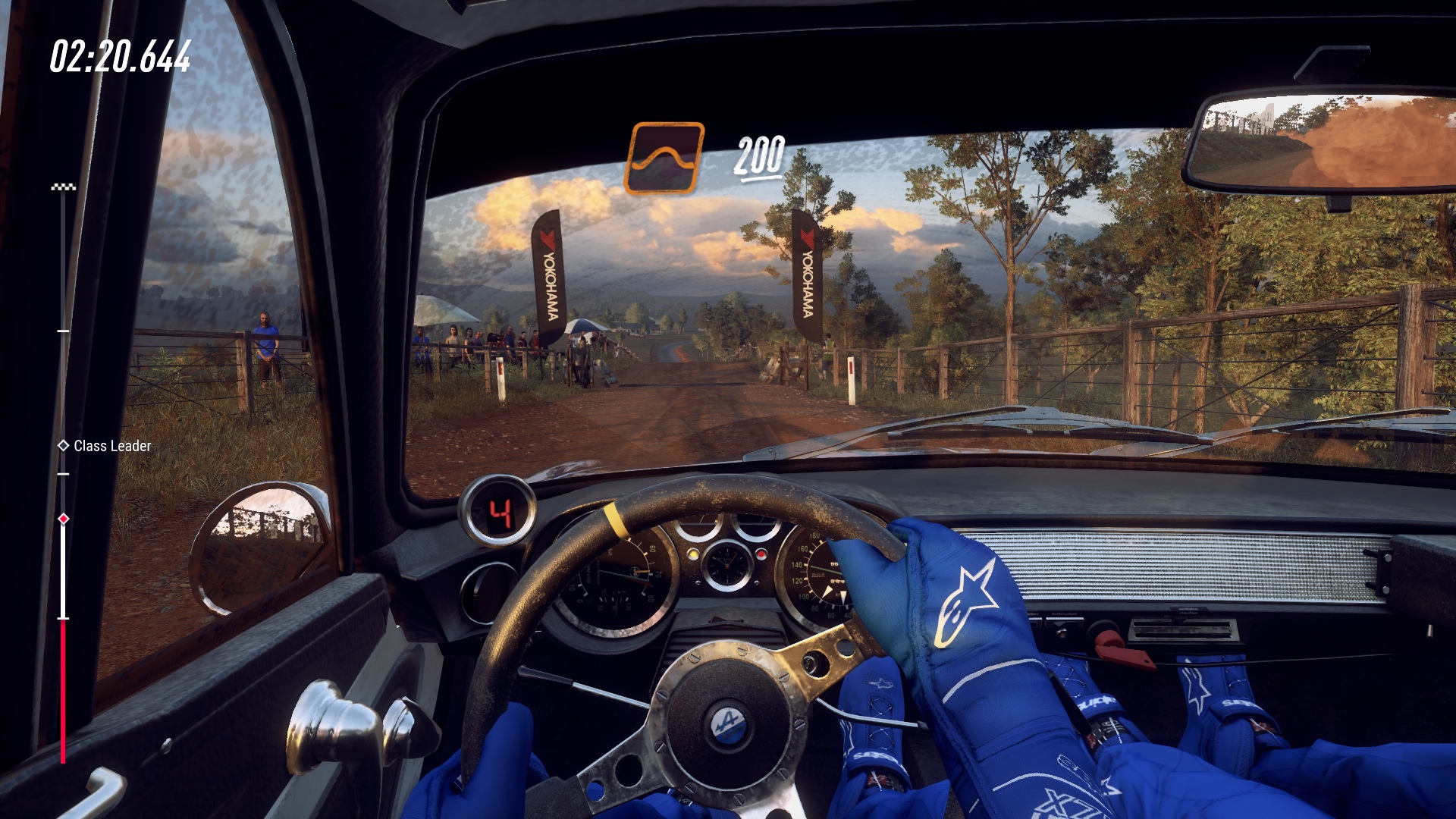This screenshot has height=819, width=1456.
Task: Click the Class Leader text label
Action: click(112, 447)
